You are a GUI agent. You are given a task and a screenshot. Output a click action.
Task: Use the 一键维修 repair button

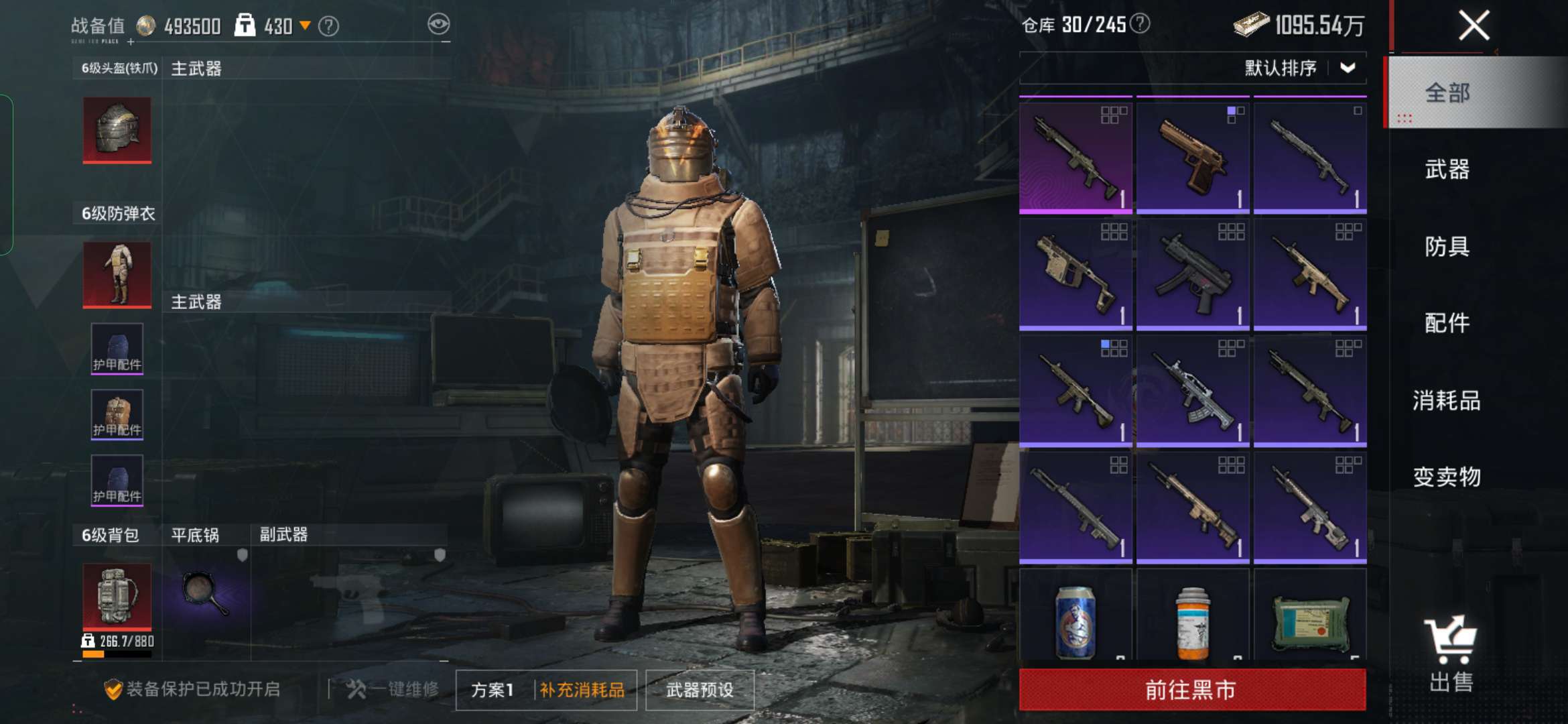[x=394, y=689]
